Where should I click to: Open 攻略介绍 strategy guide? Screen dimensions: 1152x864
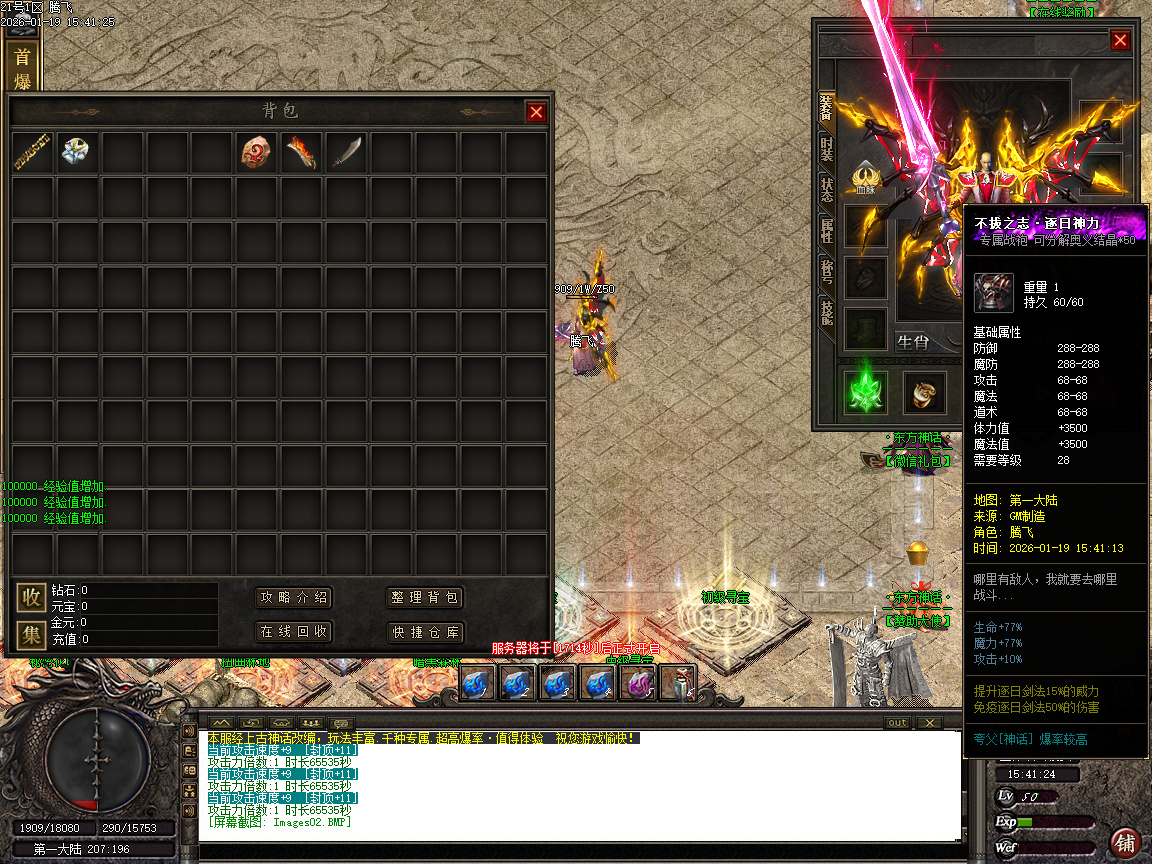[293, 597]
